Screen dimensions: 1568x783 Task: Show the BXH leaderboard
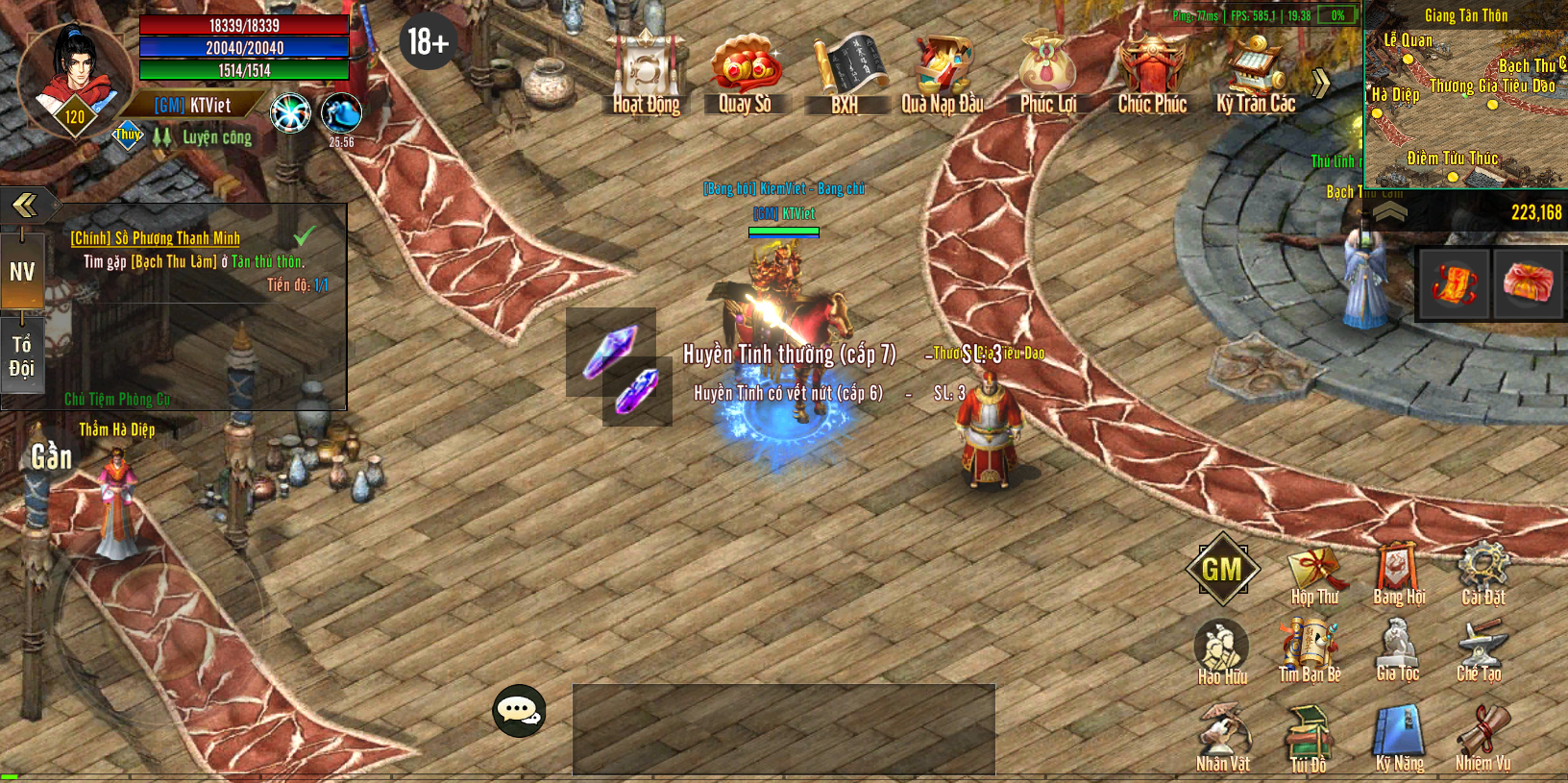coord(845,71)
